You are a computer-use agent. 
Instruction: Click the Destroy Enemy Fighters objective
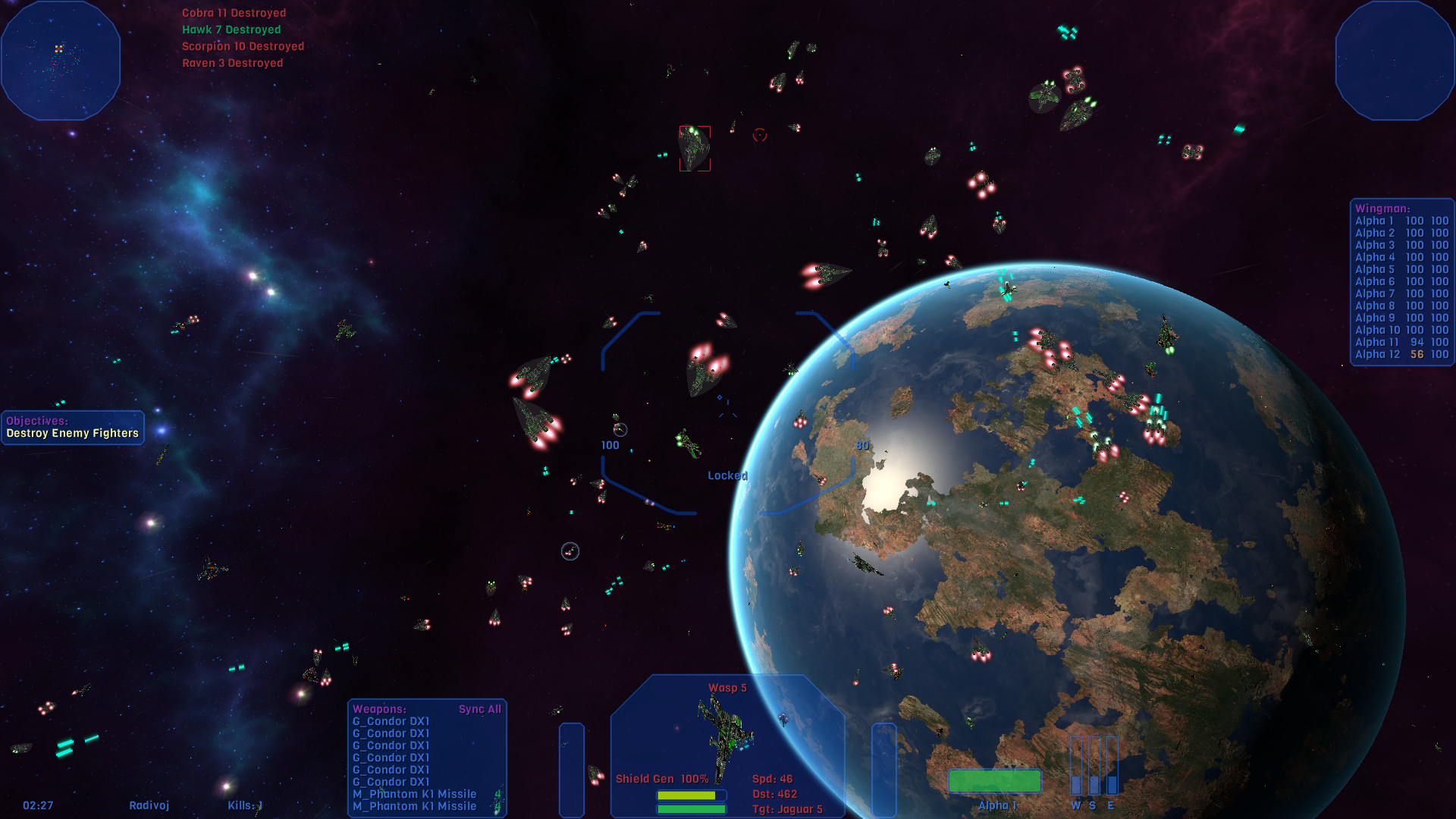pyautogui.click(x=72, y=432)
